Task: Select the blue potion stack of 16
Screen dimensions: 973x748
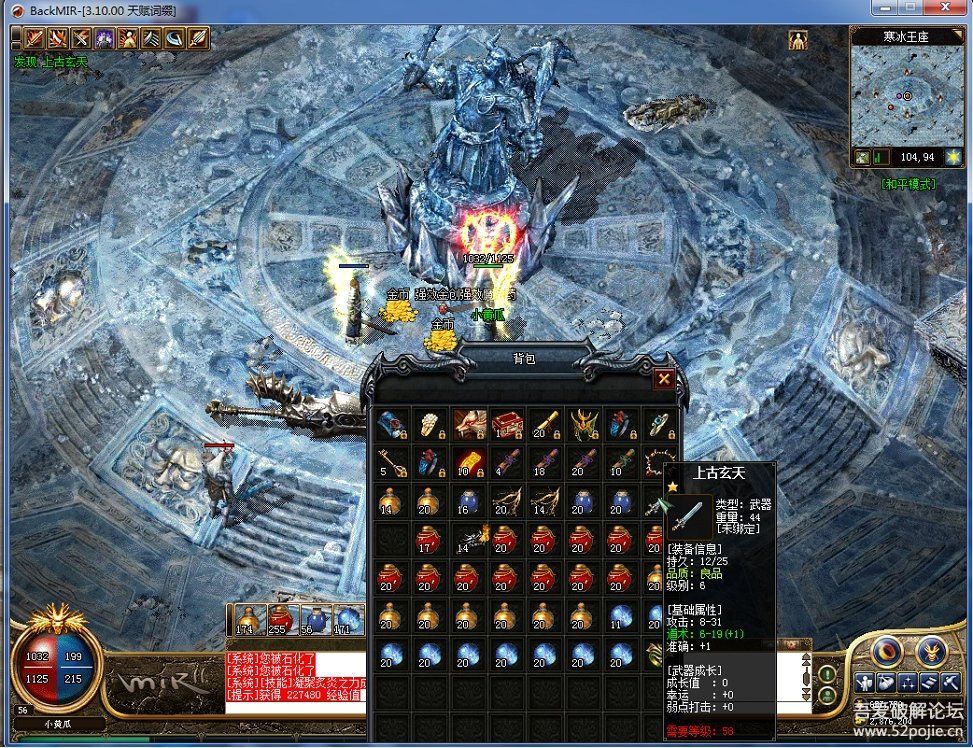Action: (x=469, y=500)
